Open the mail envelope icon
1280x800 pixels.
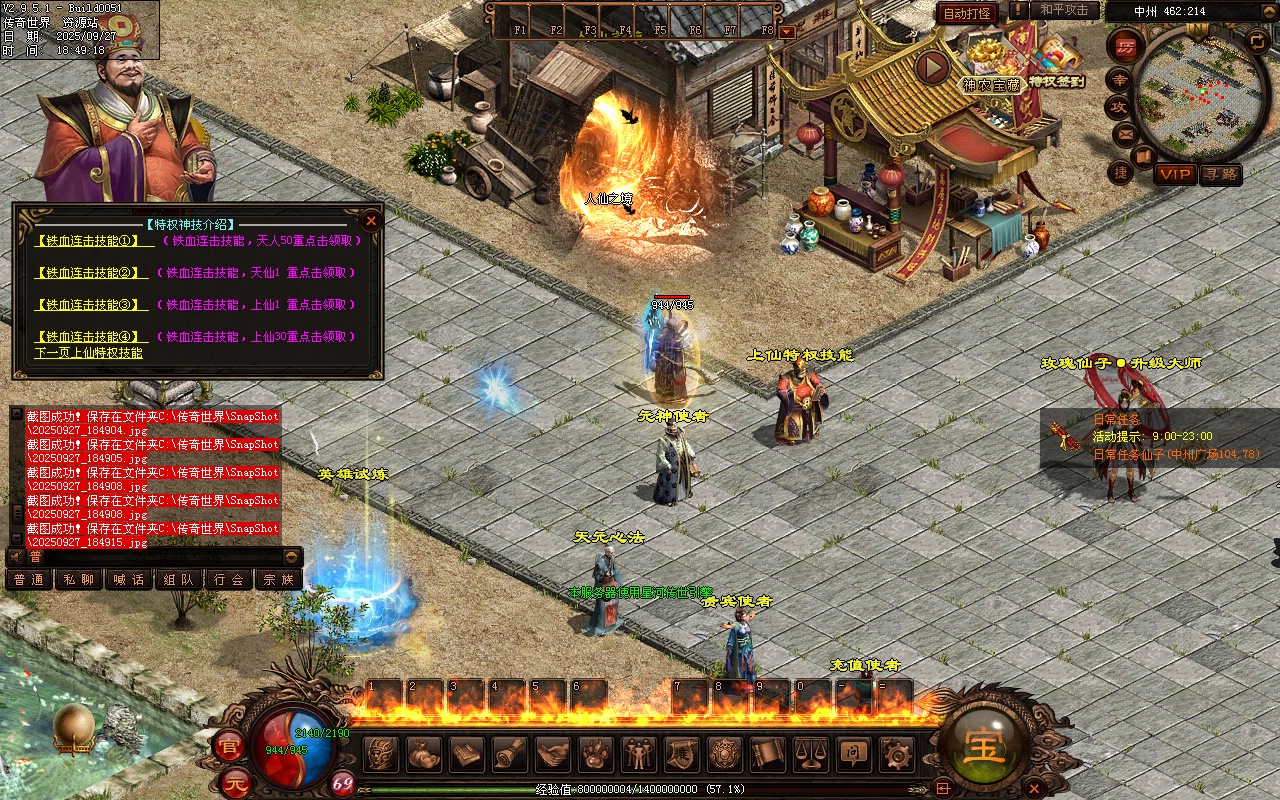tap(1126, 133)
